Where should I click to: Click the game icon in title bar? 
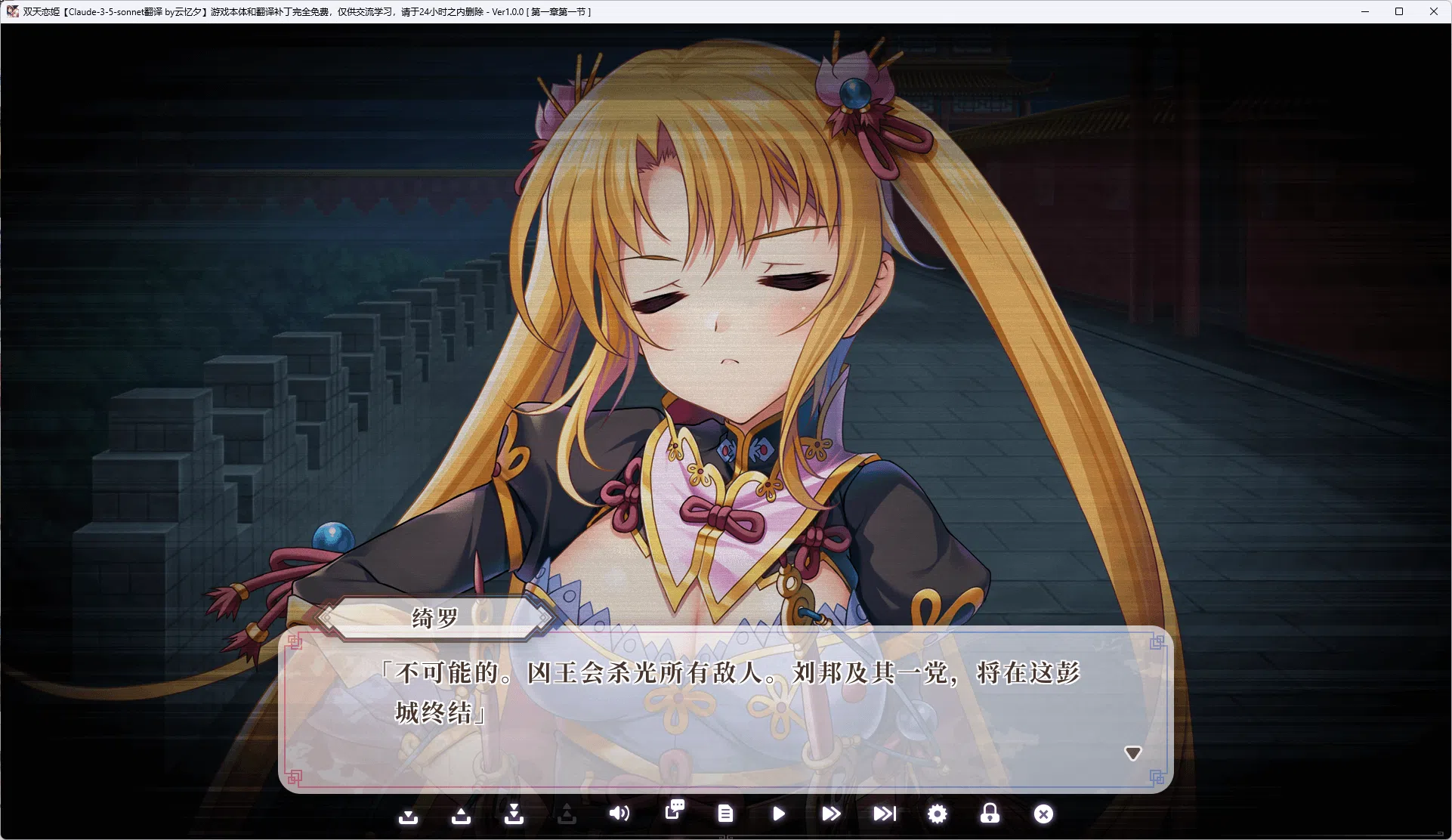(x=12, y=11)
